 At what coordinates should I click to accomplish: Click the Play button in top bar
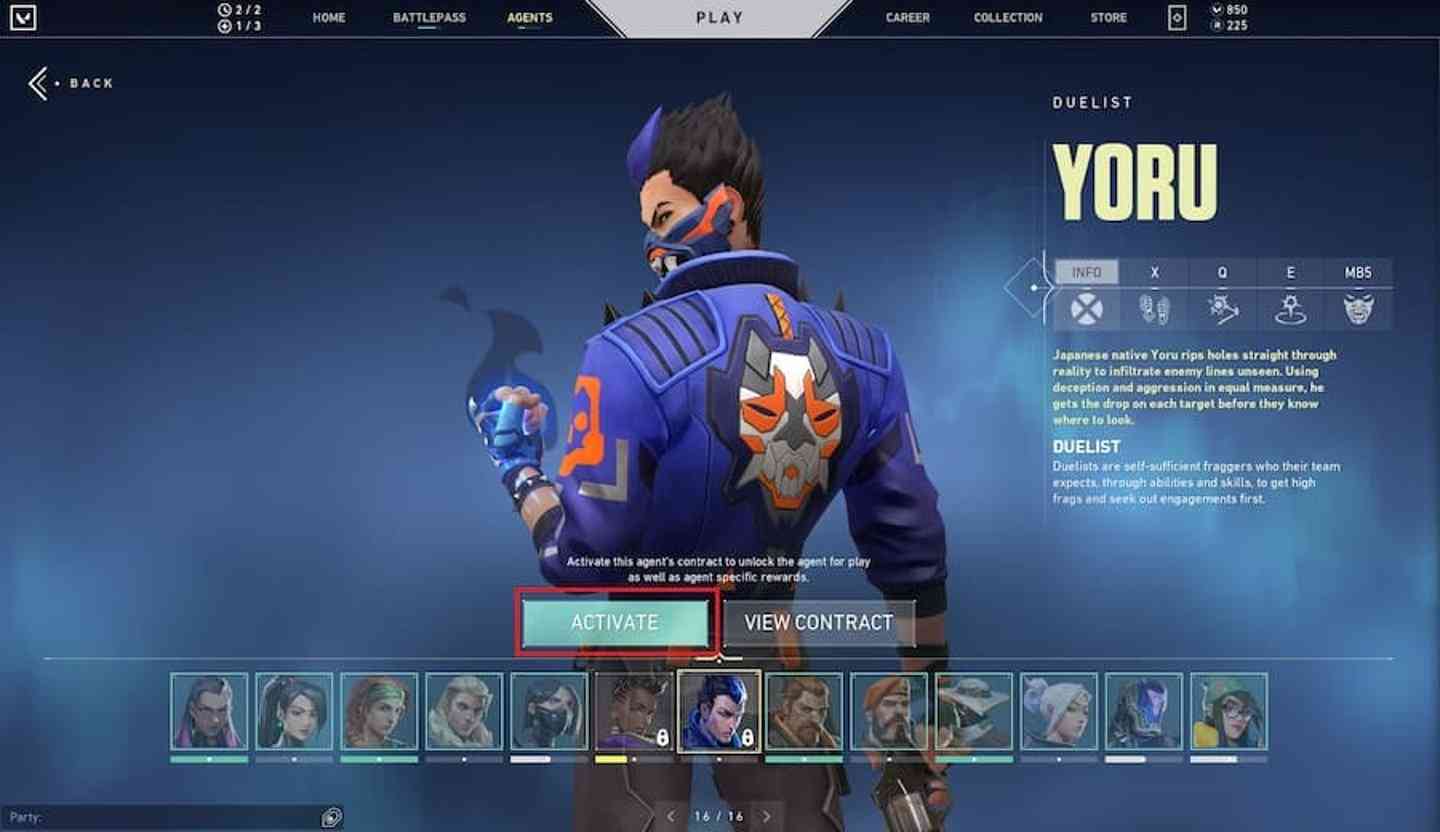tap(719, 18)
